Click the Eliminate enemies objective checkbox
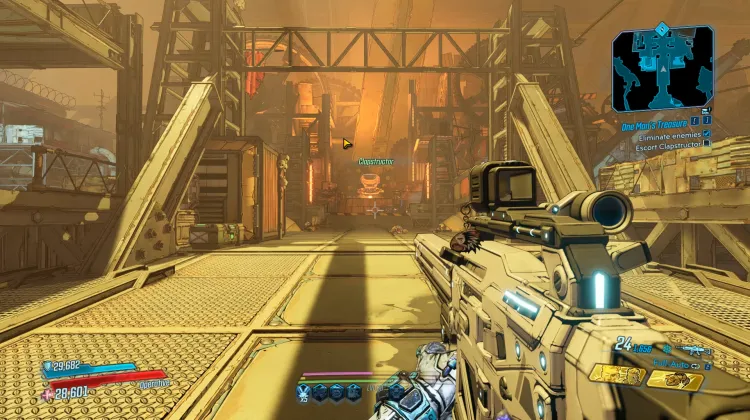The width and height of the screenshot is (750, 420). (707, 133)
